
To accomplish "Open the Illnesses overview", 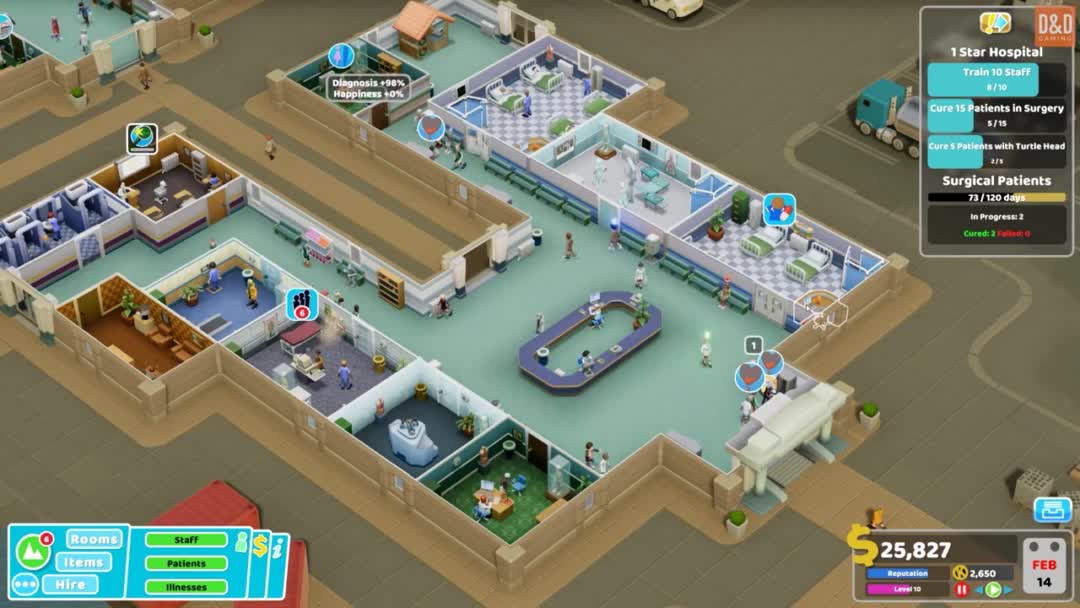I will pyautogui.click(x=186, y=587).
